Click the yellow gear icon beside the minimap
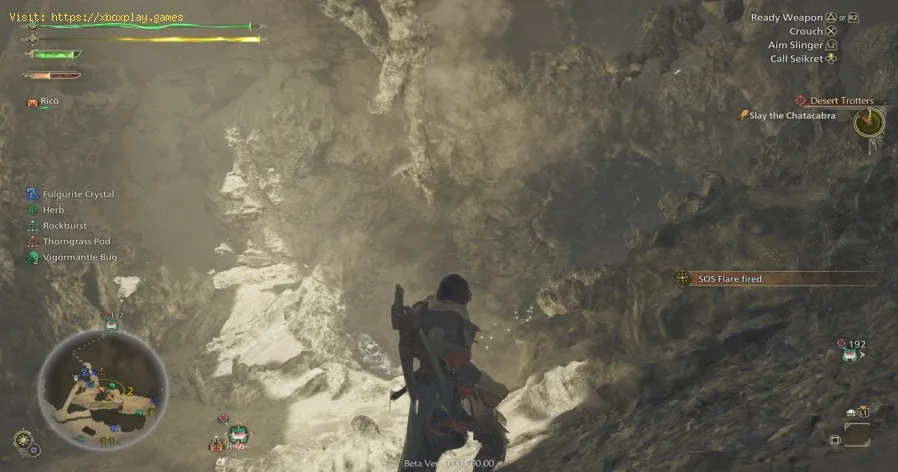 (22, 439)
